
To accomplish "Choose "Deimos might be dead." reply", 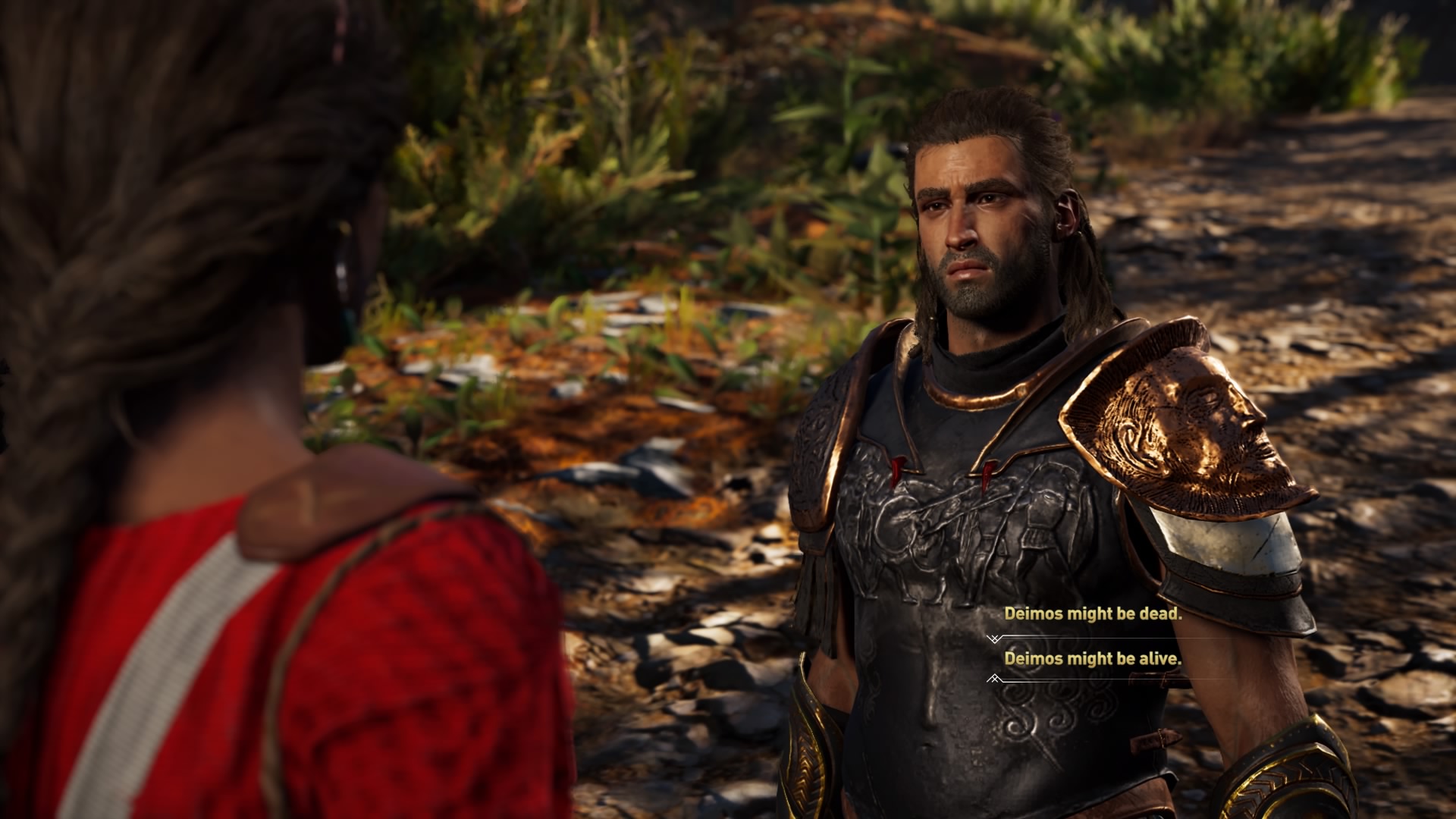I will (1093, 614).
